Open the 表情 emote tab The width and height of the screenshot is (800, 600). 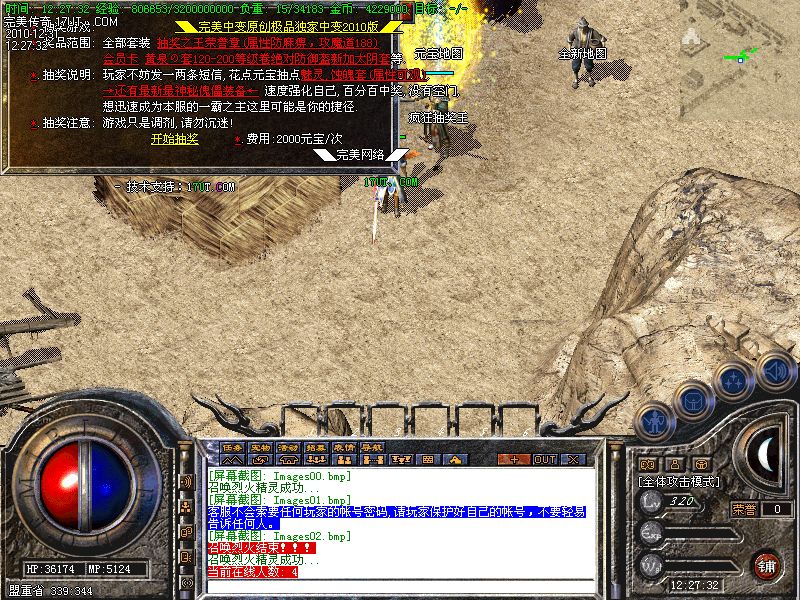tap(344, 447)
